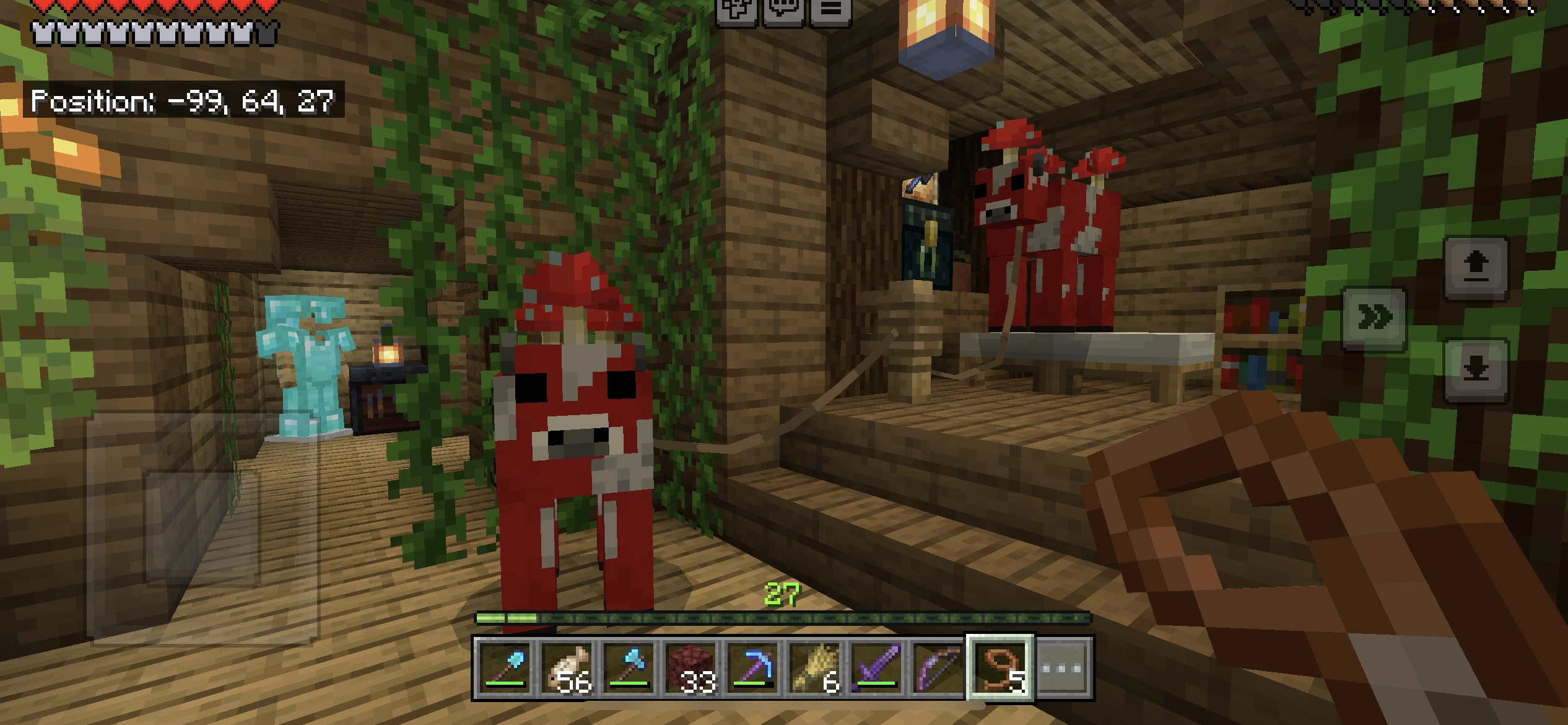Tap the health hearts display
The image size is (1568, 725).
coord(142,7)
